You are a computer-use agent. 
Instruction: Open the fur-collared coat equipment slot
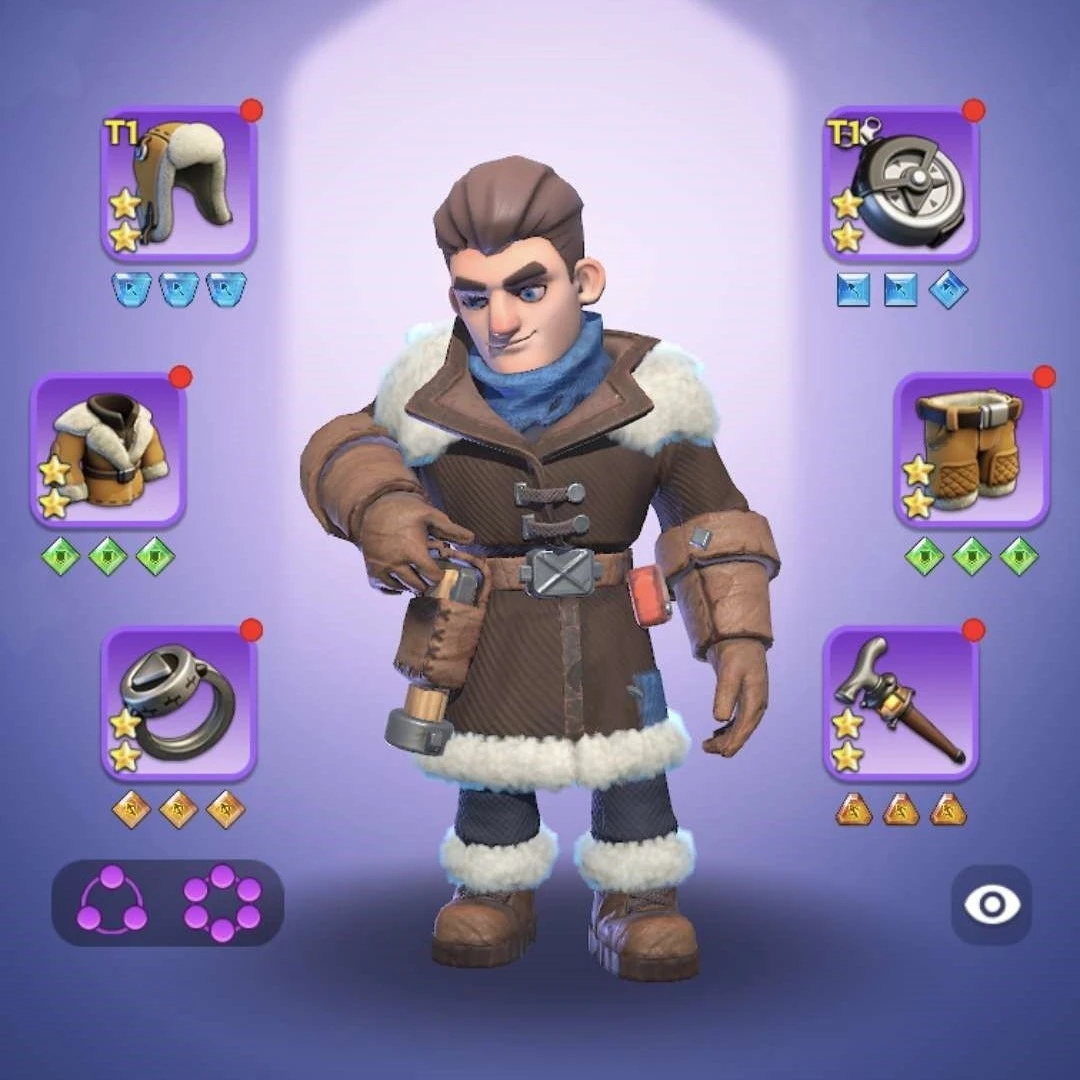pyautogui.click(x=108, y=450)
